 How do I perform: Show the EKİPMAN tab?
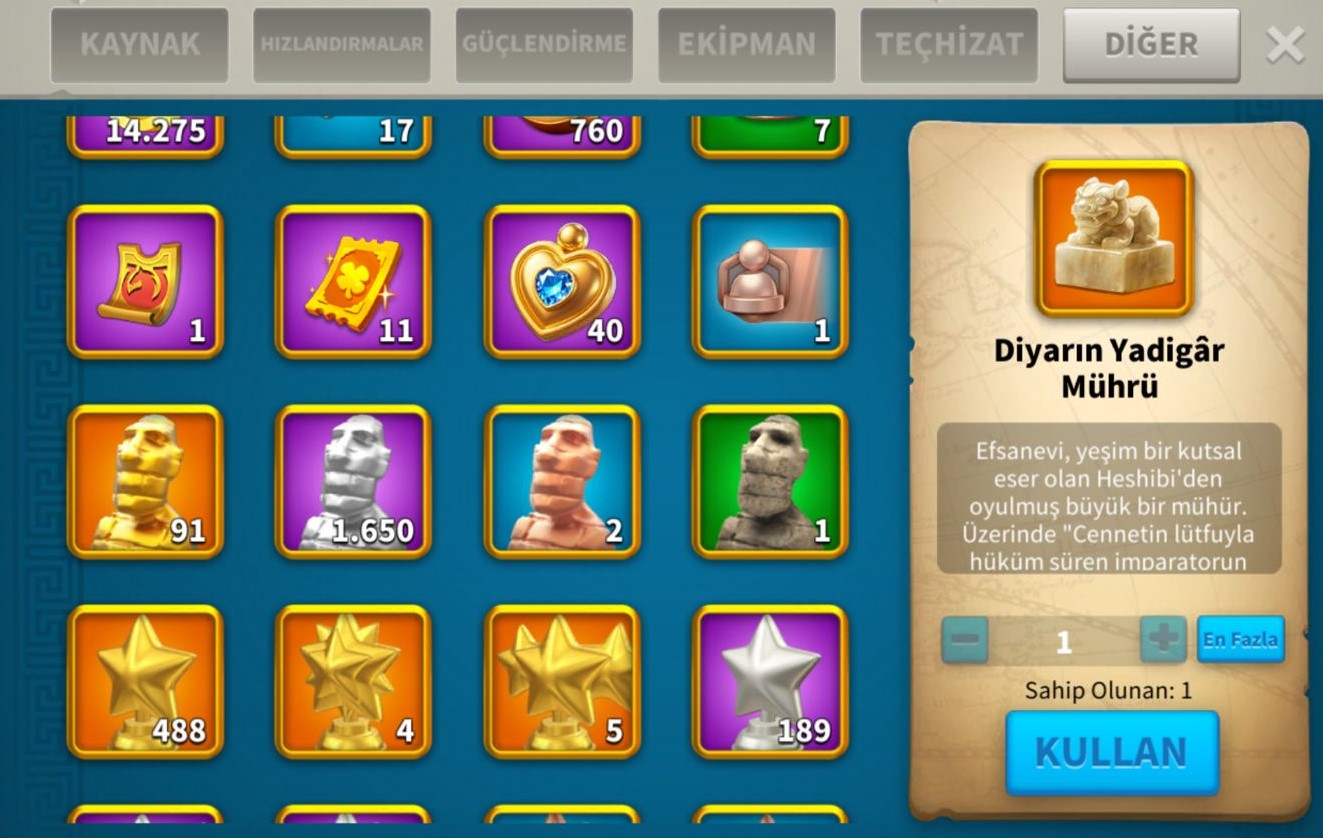coord(746,45)
